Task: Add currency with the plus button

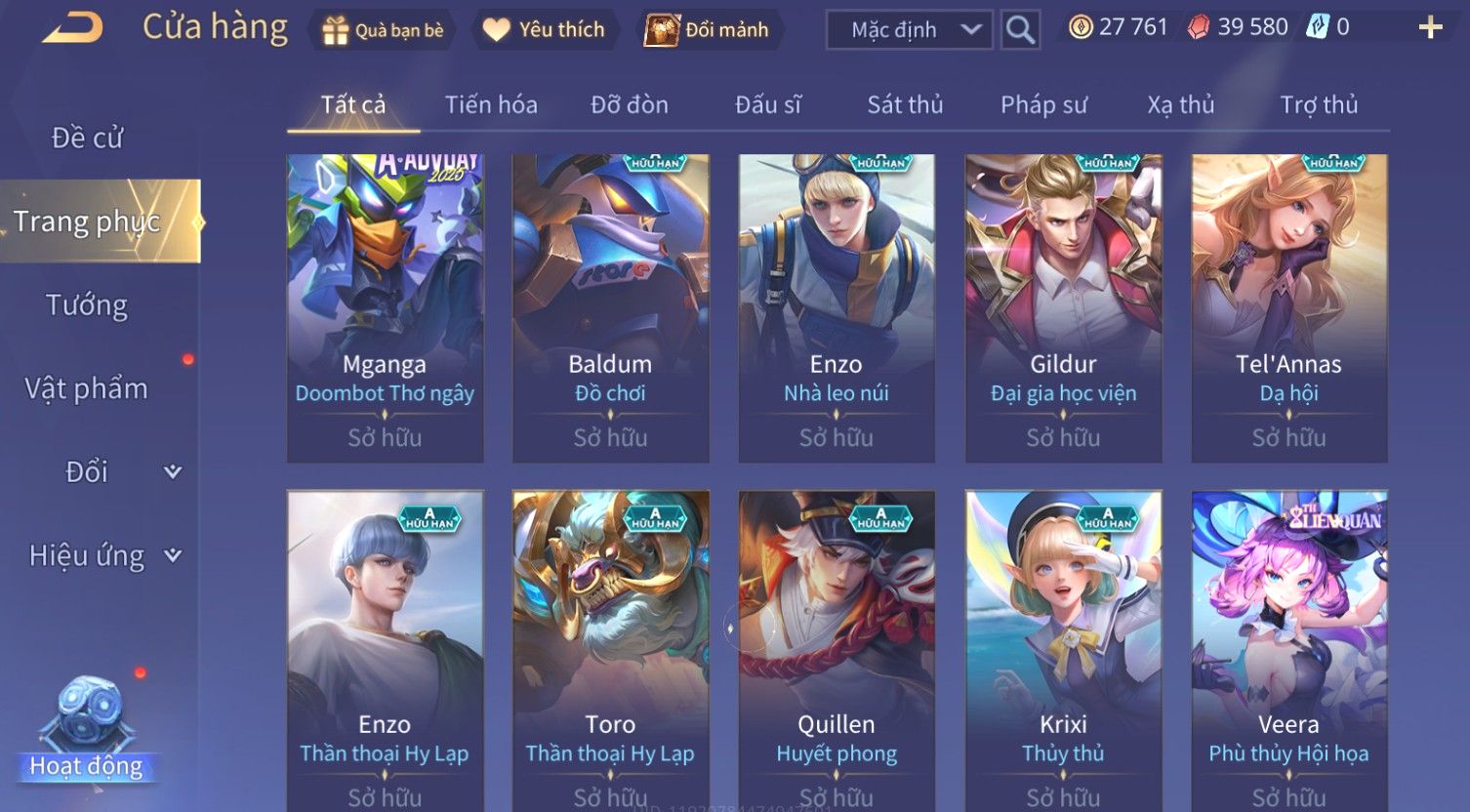Action: (1430, 27)
